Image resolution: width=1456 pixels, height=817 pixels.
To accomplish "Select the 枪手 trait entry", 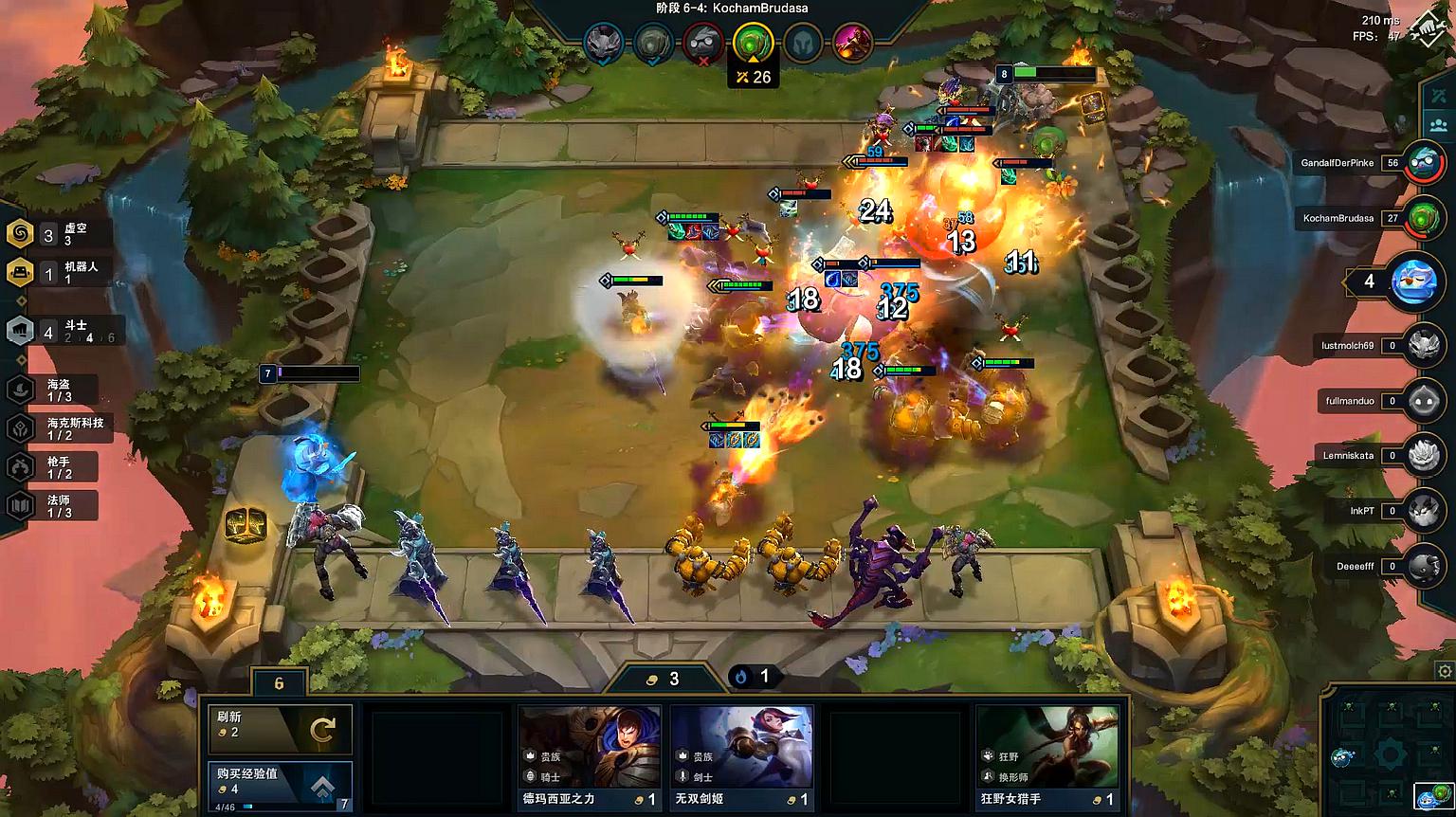I will click(x=57, y=467).
